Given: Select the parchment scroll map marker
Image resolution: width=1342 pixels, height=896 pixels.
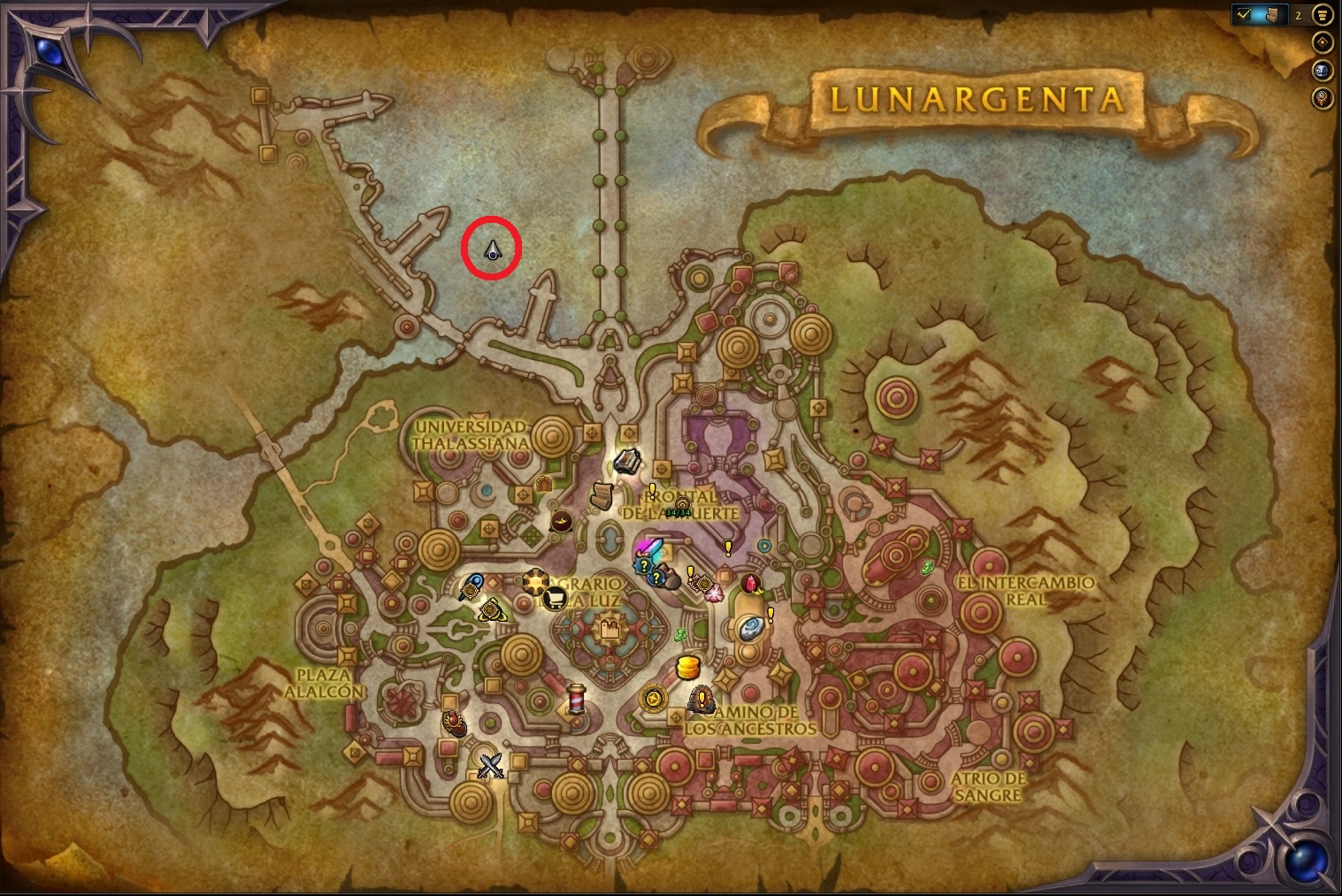Looking at the screenshot, I should click(x=603, y=494).
